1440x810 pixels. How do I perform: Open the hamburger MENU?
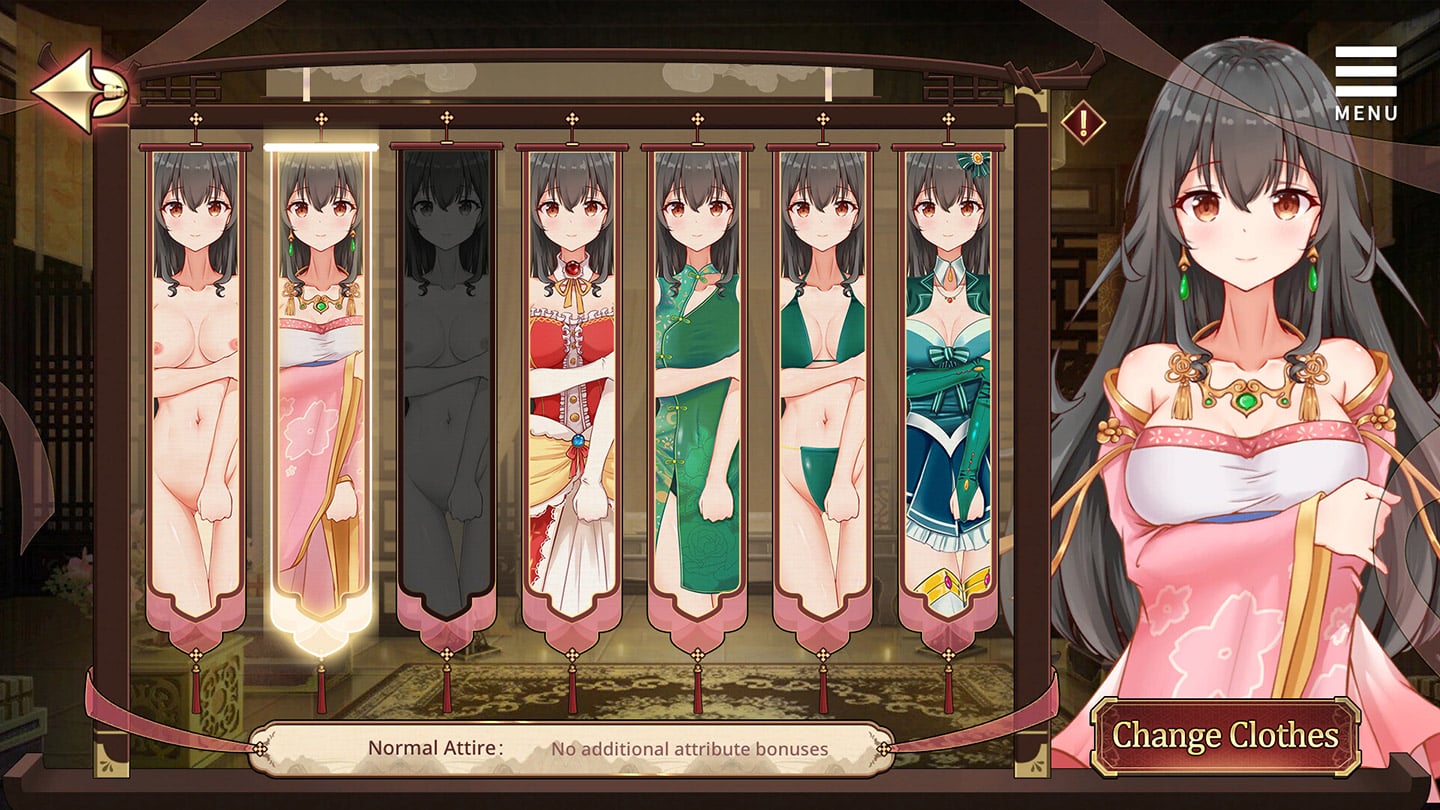click(1365, 83)
